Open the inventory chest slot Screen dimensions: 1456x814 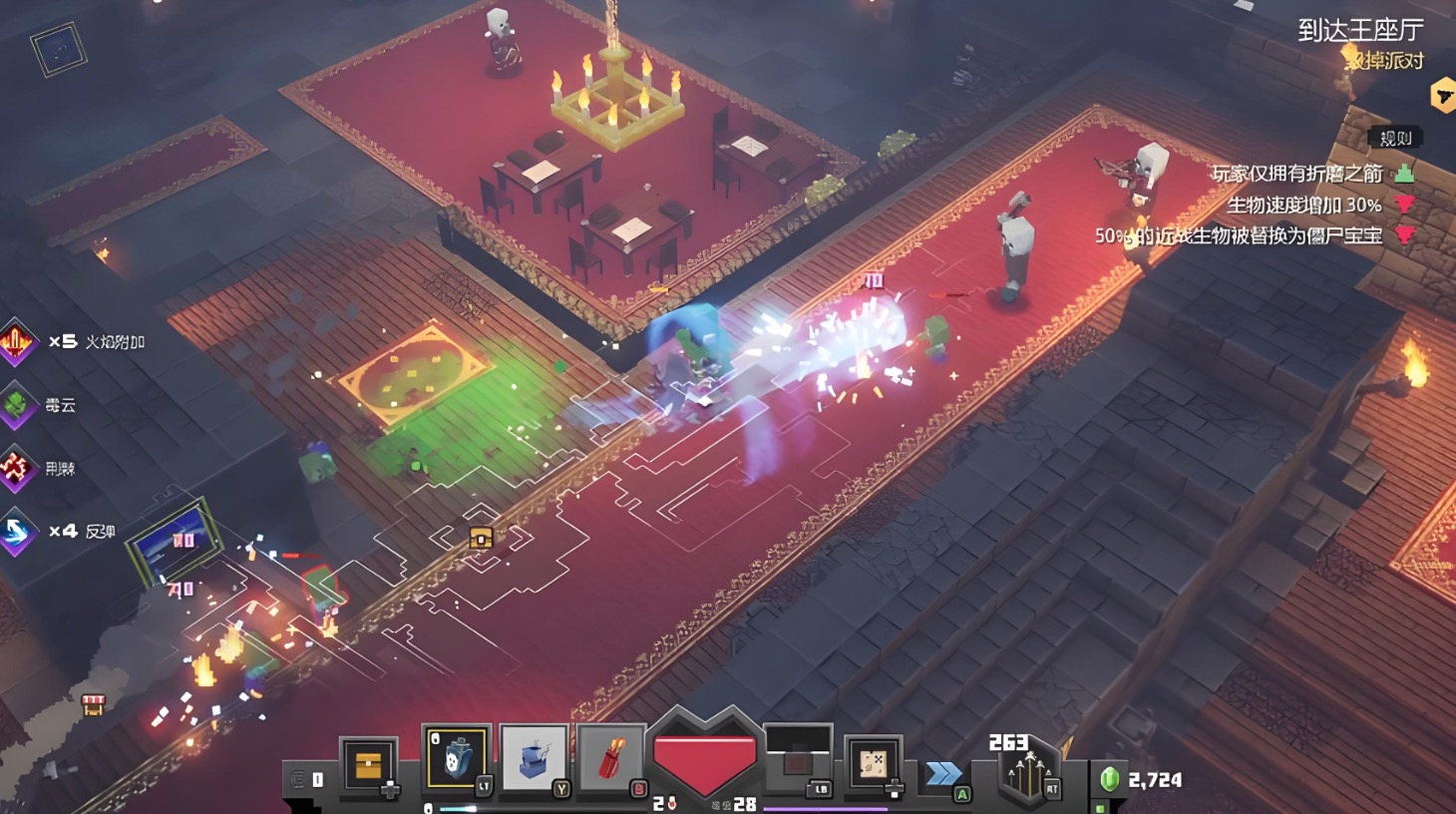pyautogui.click(x=368, y=766)
